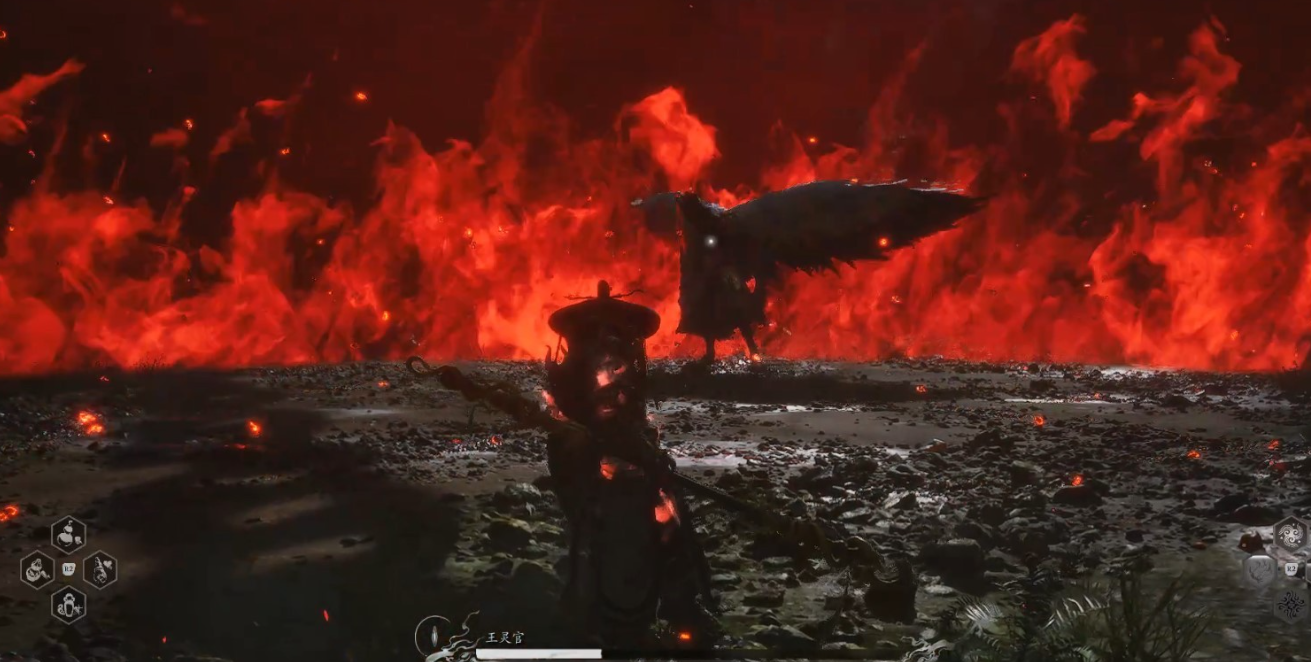The width and height of the screenshot is (1311, 662).
Task: Cast the ornate knot-pattern spell
Action: point(1290,604)
